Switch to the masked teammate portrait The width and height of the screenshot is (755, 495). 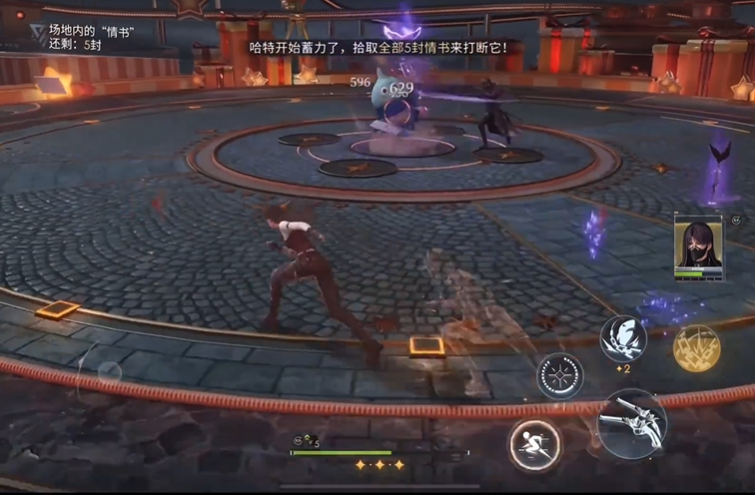(x=698, y=245)
